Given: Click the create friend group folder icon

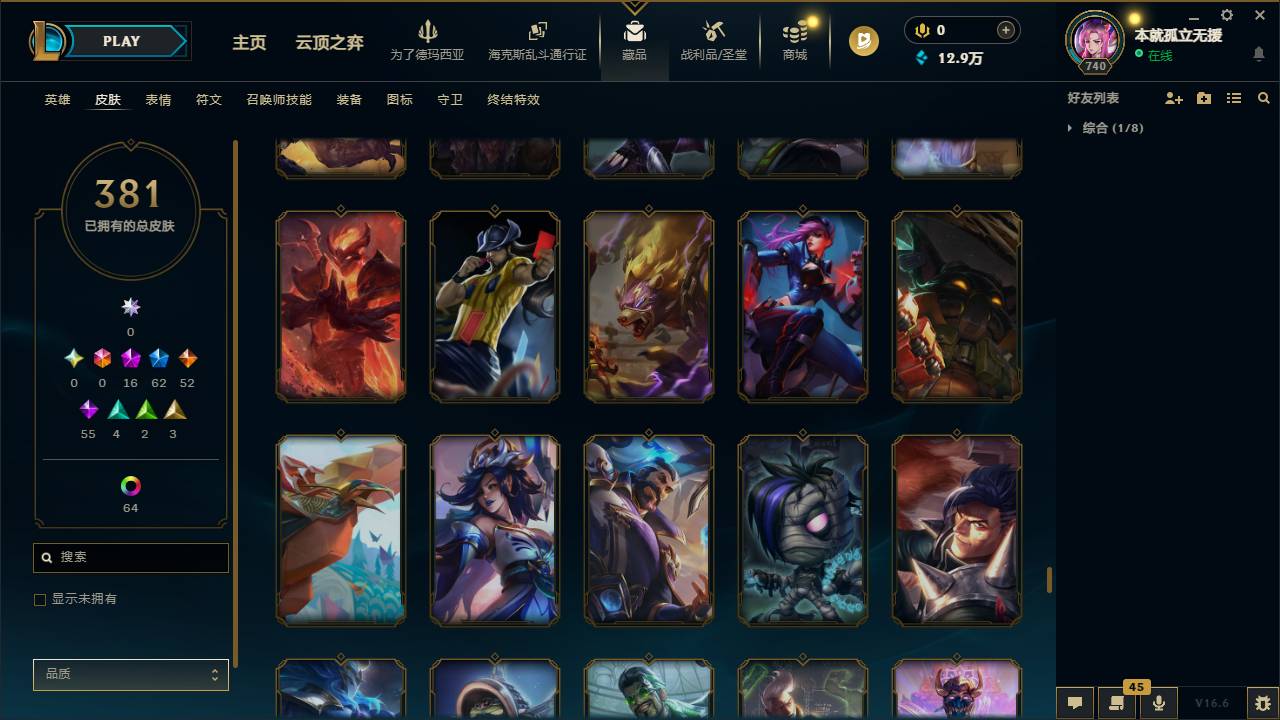Looking at the screenshot, I should tap(1201, 98).
